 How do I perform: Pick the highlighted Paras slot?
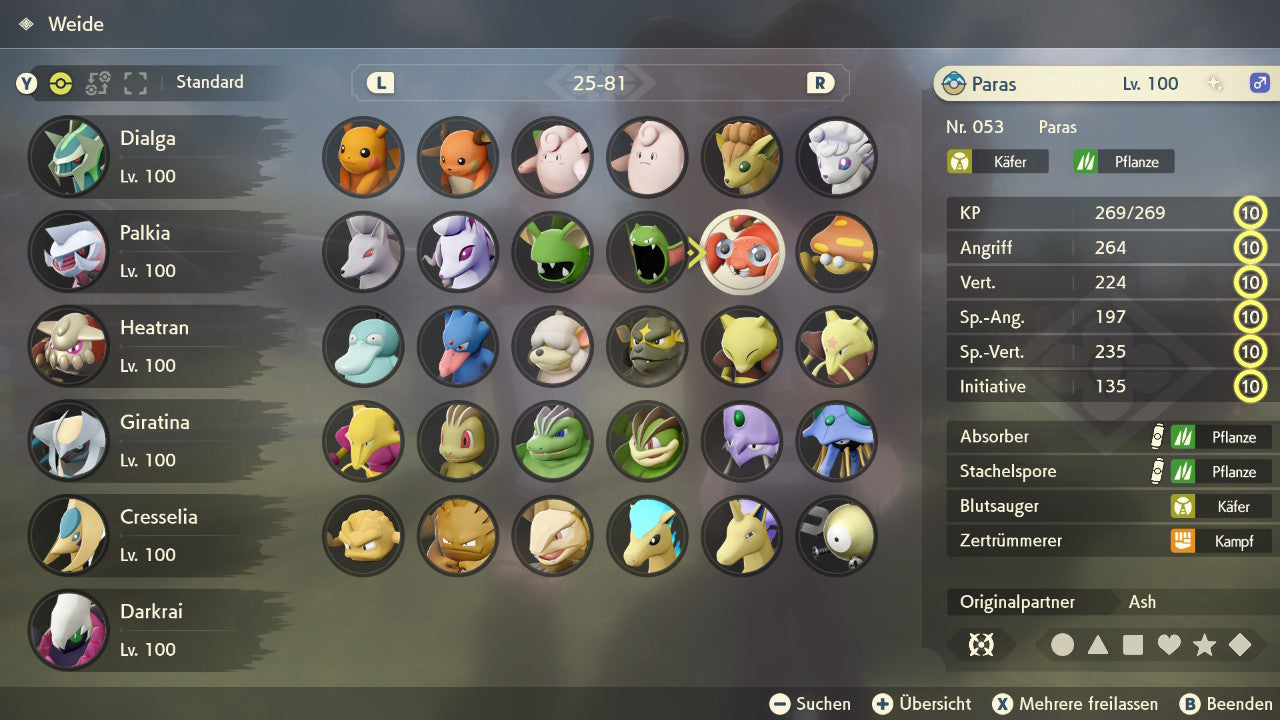tap(742, 252)
